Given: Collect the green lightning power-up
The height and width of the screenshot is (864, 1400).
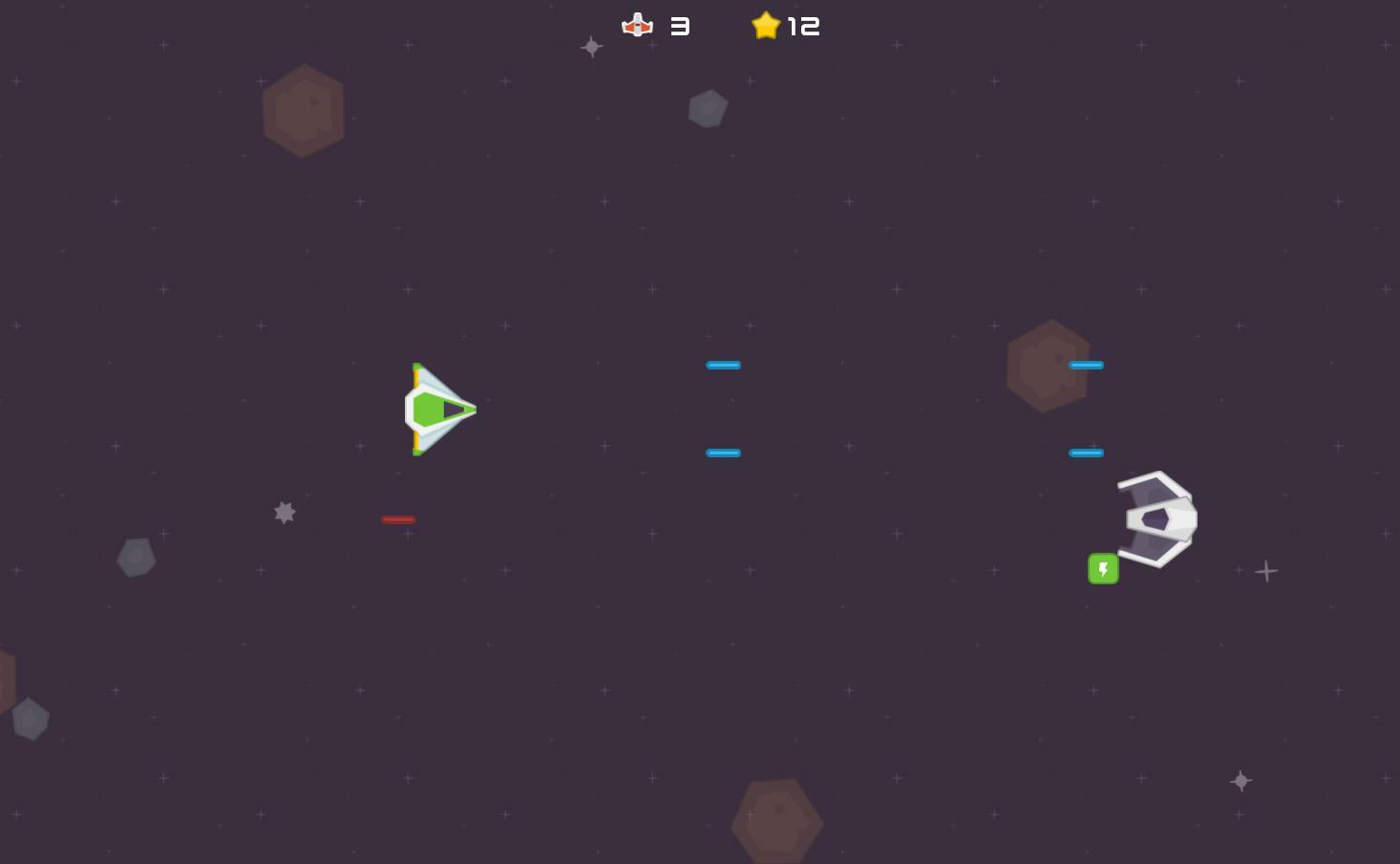Looking at the screenshot, I should [1103, 568].
